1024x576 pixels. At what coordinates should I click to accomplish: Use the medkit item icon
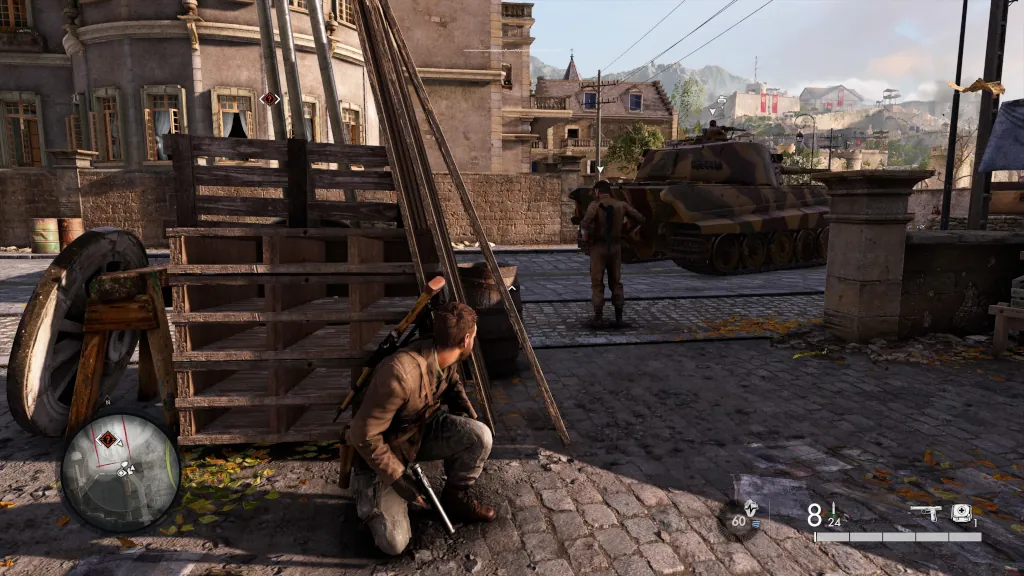(961, 513)
